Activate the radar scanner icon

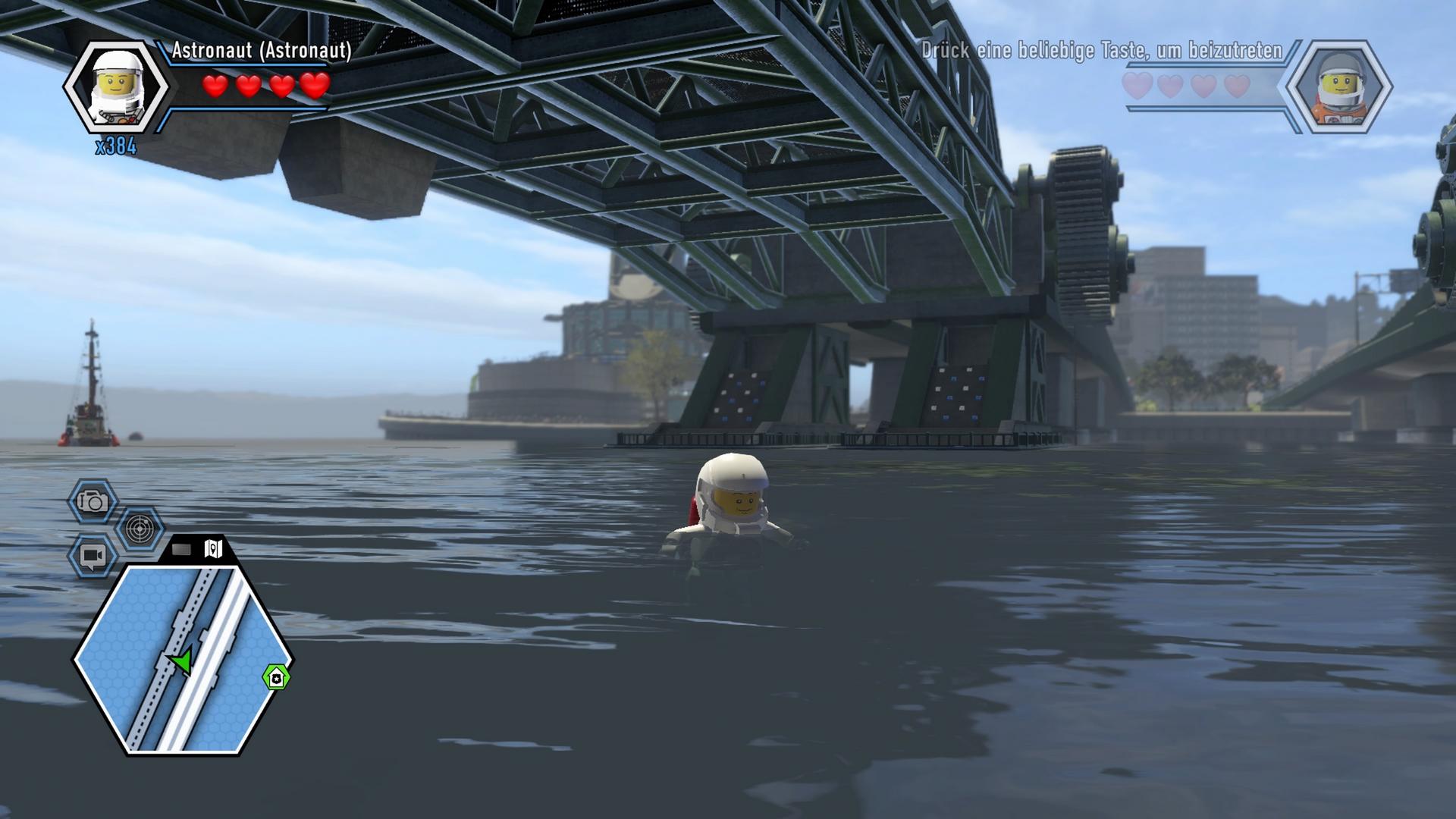click(140, 529)
